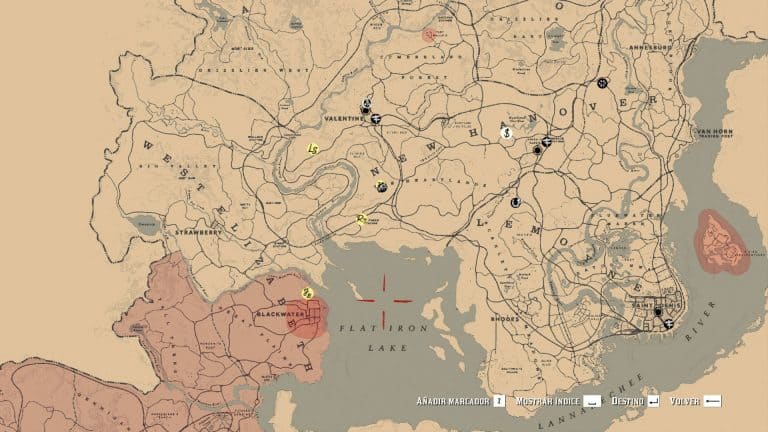This screenshot has width=768, height=432.
Task: Click the black marker southwest of Annesburg
Action: [x=601, y=83]
